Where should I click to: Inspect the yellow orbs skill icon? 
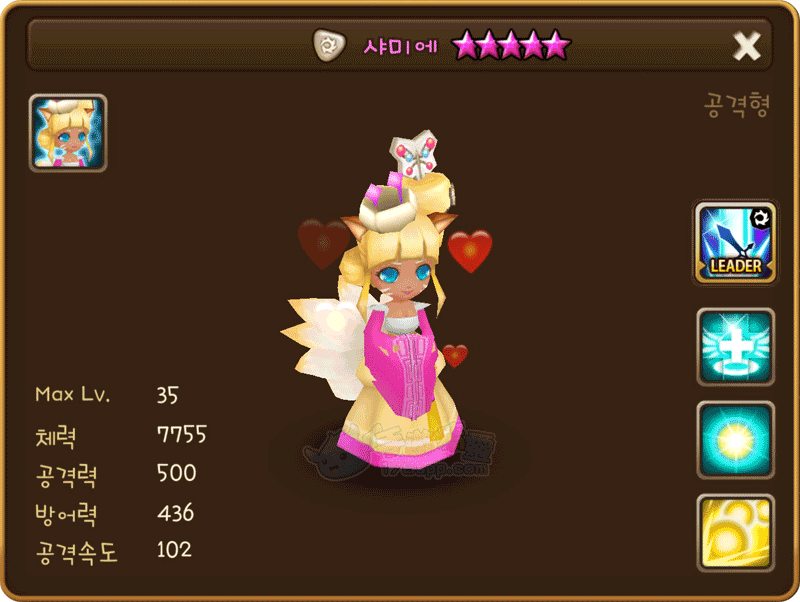click(735, 532)
